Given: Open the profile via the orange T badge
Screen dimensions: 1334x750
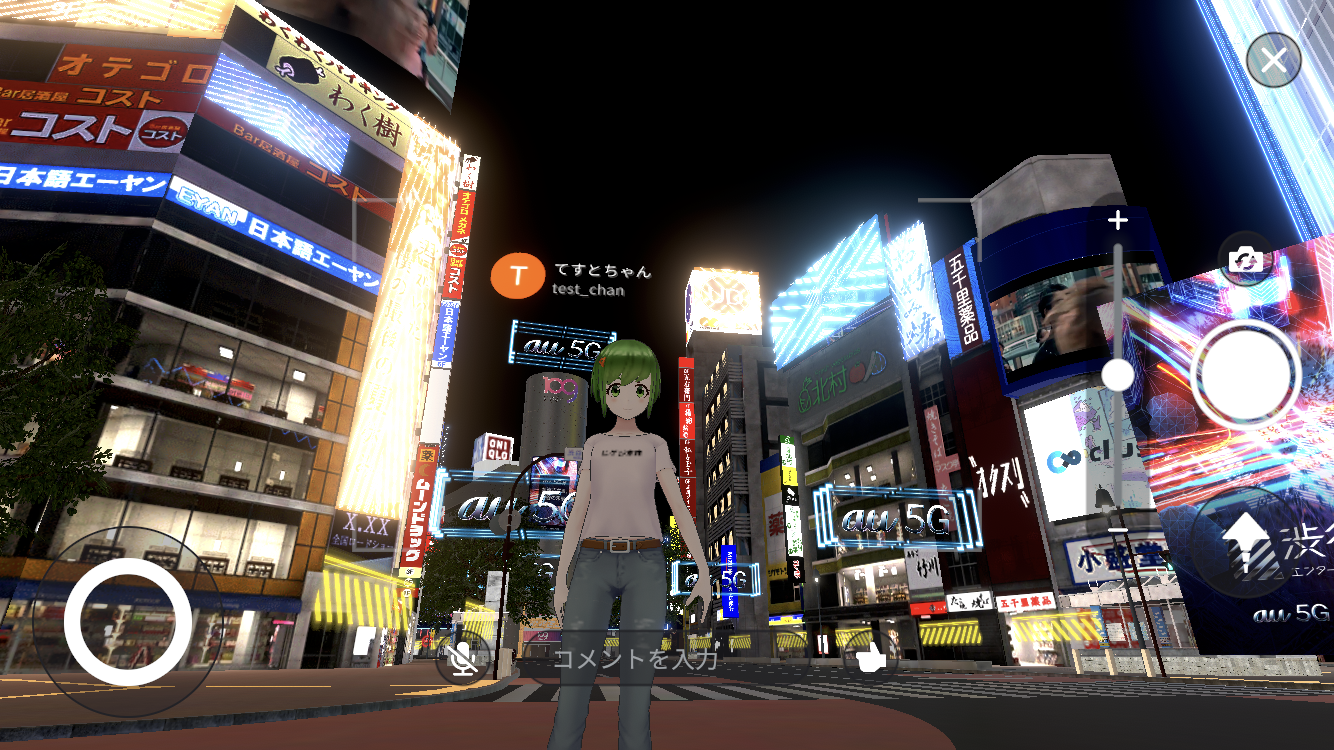Looking at the screenshot, I should [x=516, y=273].
